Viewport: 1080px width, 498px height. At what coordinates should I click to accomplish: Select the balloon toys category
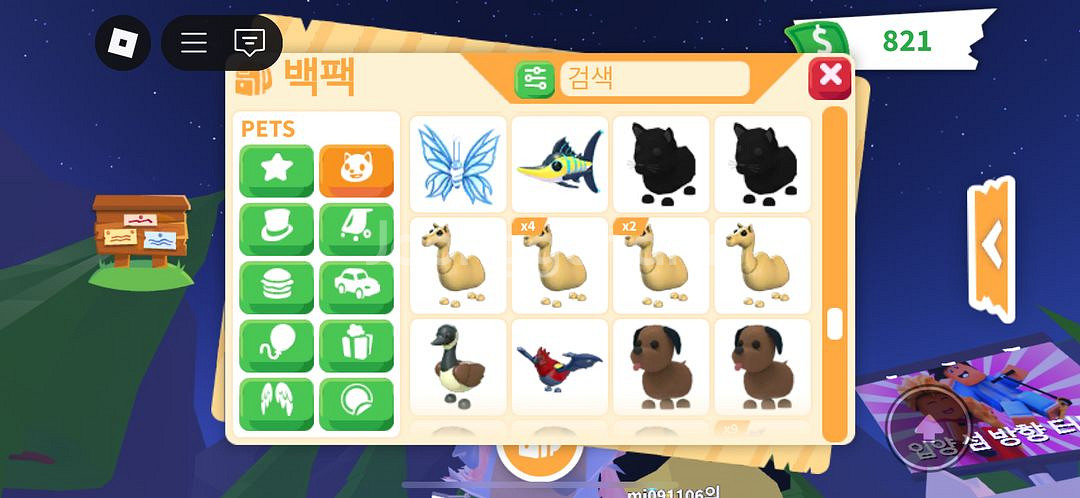(x=276, y=346)
